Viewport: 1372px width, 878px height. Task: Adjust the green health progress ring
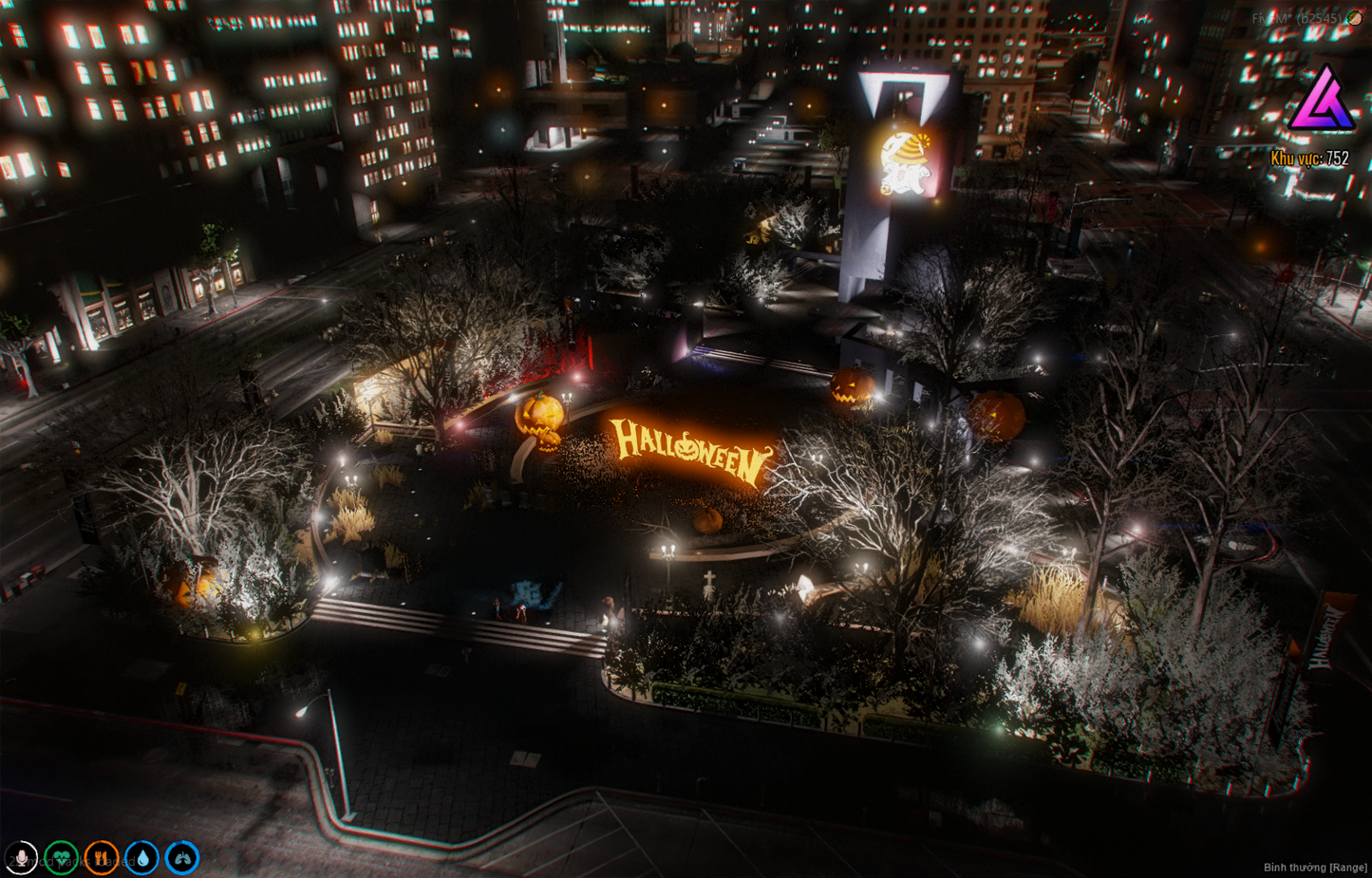click(61, 857)
